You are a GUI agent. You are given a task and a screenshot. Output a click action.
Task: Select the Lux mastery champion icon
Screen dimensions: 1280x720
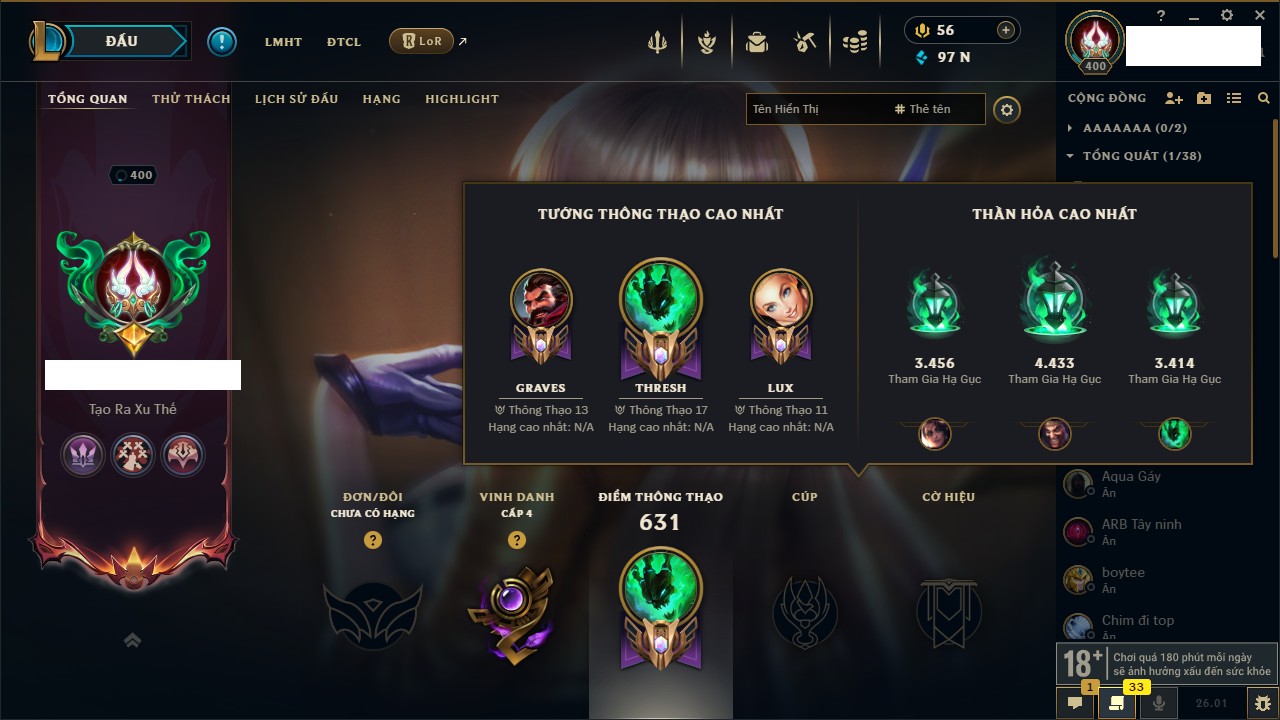point(781,301)
